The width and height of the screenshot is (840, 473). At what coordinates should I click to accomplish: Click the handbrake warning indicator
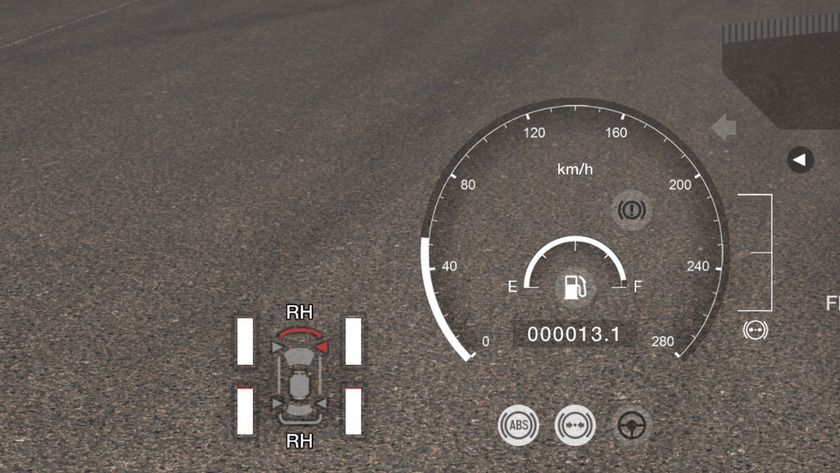[632, 210]
